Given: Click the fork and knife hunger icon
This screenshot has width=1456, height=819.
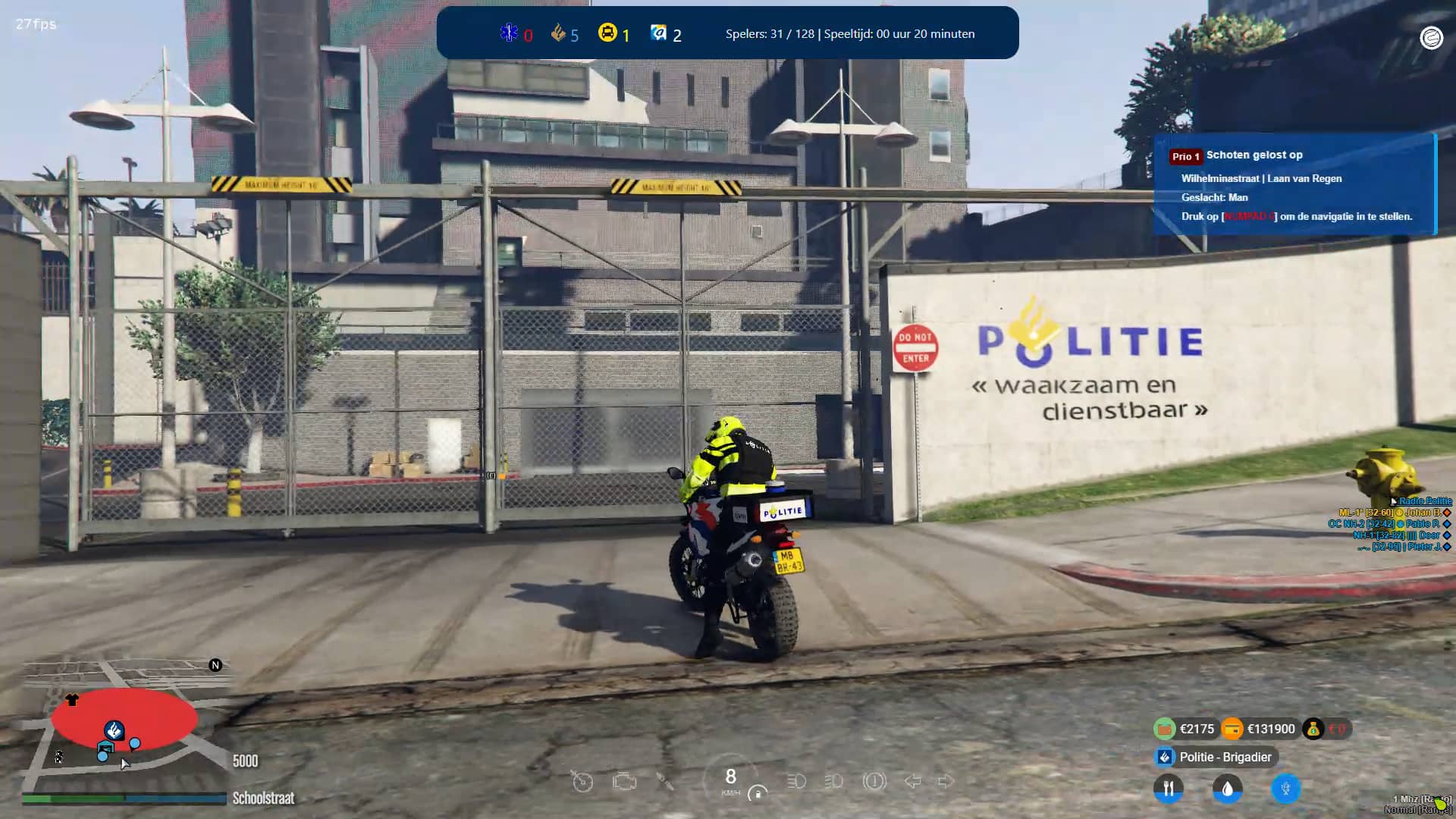Looking at the screenshot, I should click(1168, 789).
